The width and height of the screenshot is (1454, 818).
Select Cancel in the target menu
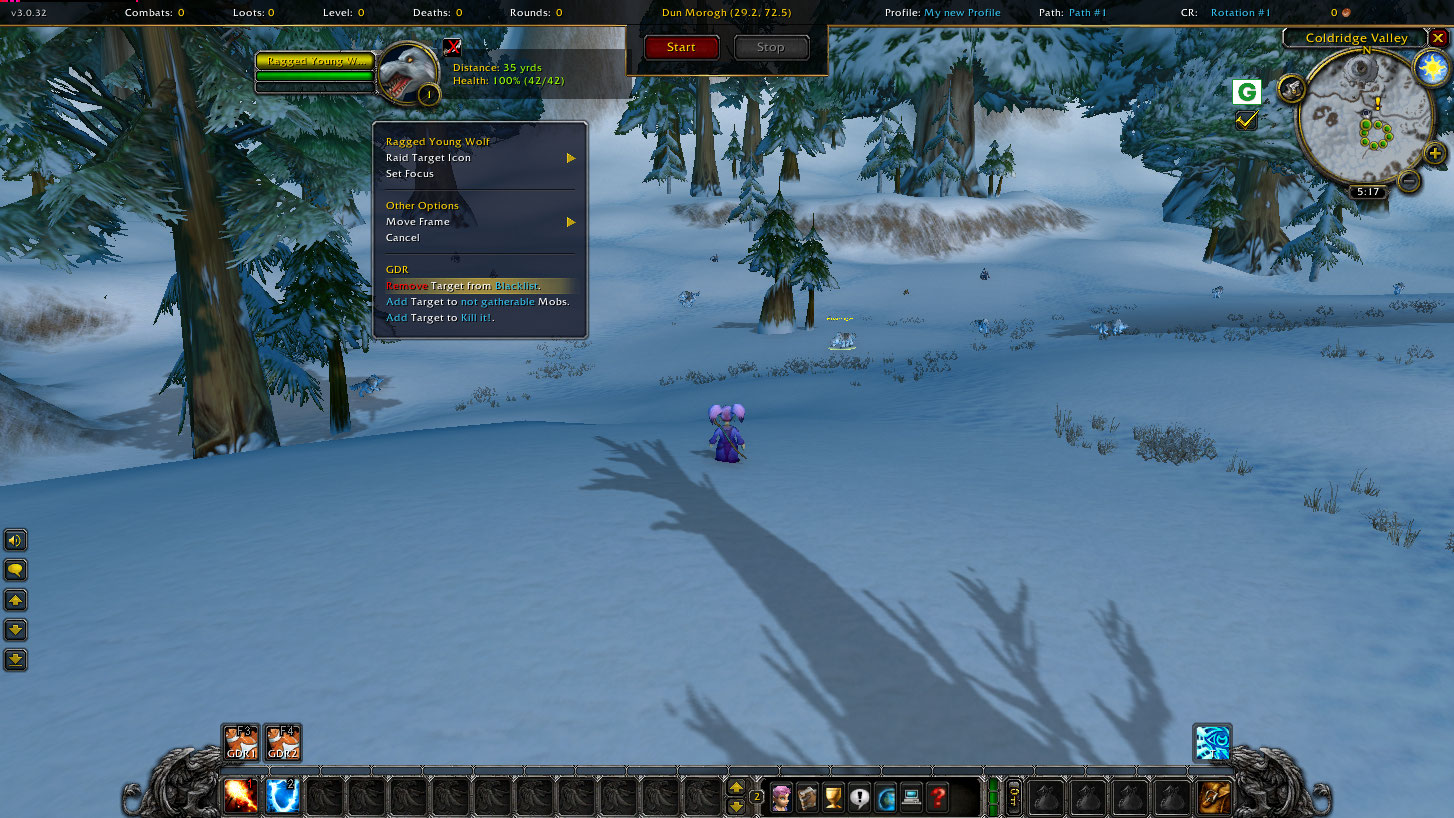(x=403, y=238)
